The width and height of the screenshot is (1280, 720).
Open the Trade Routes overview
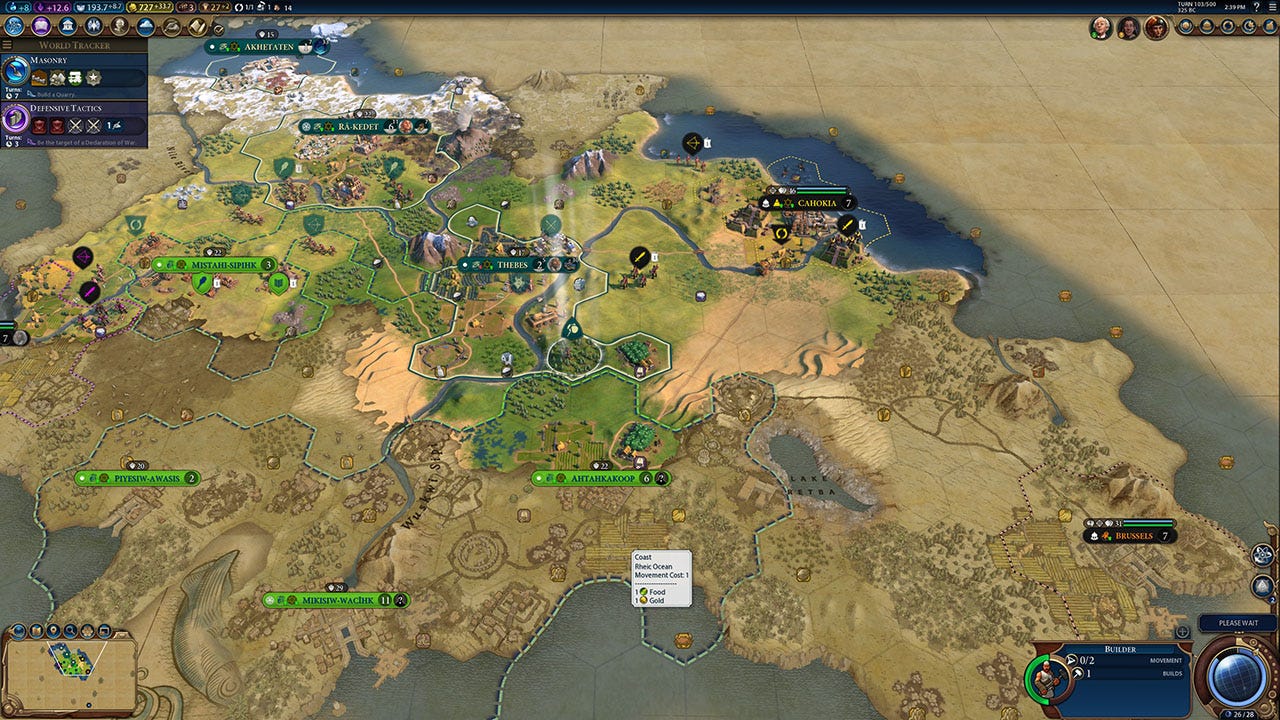click(170, 25)
